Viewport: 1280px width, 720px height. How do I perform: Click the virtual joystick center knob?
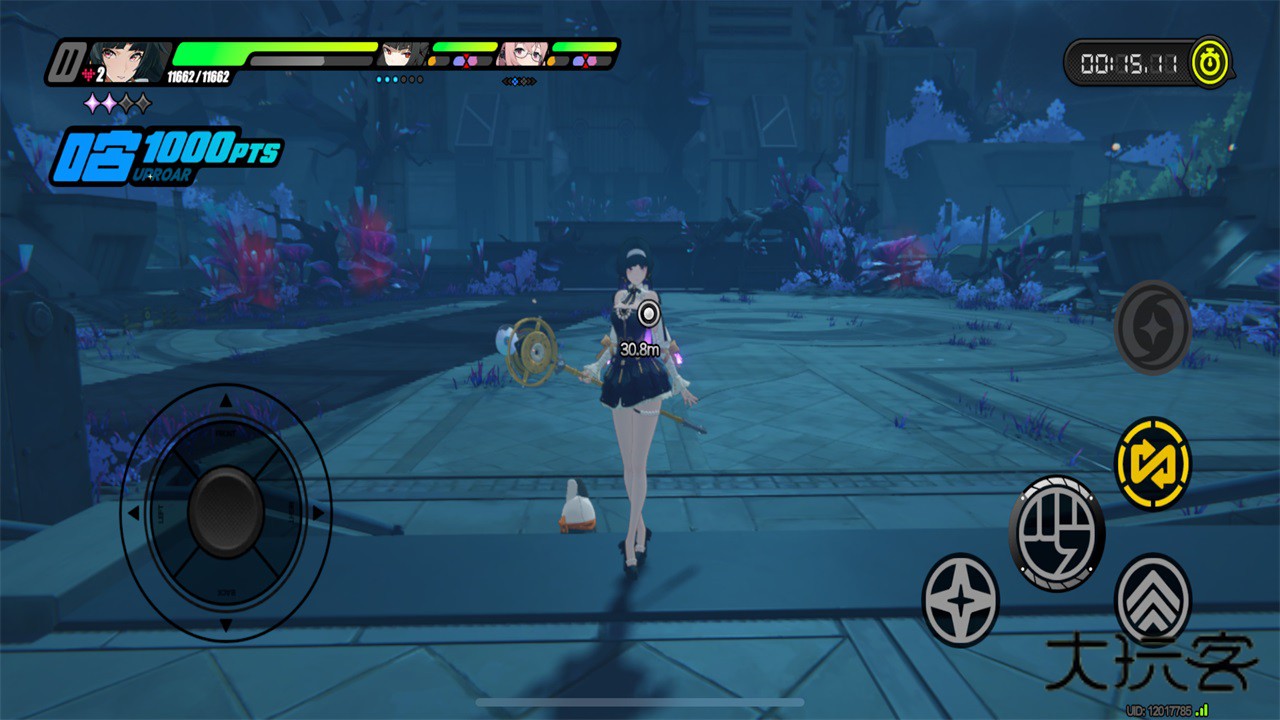pos(226,512)
